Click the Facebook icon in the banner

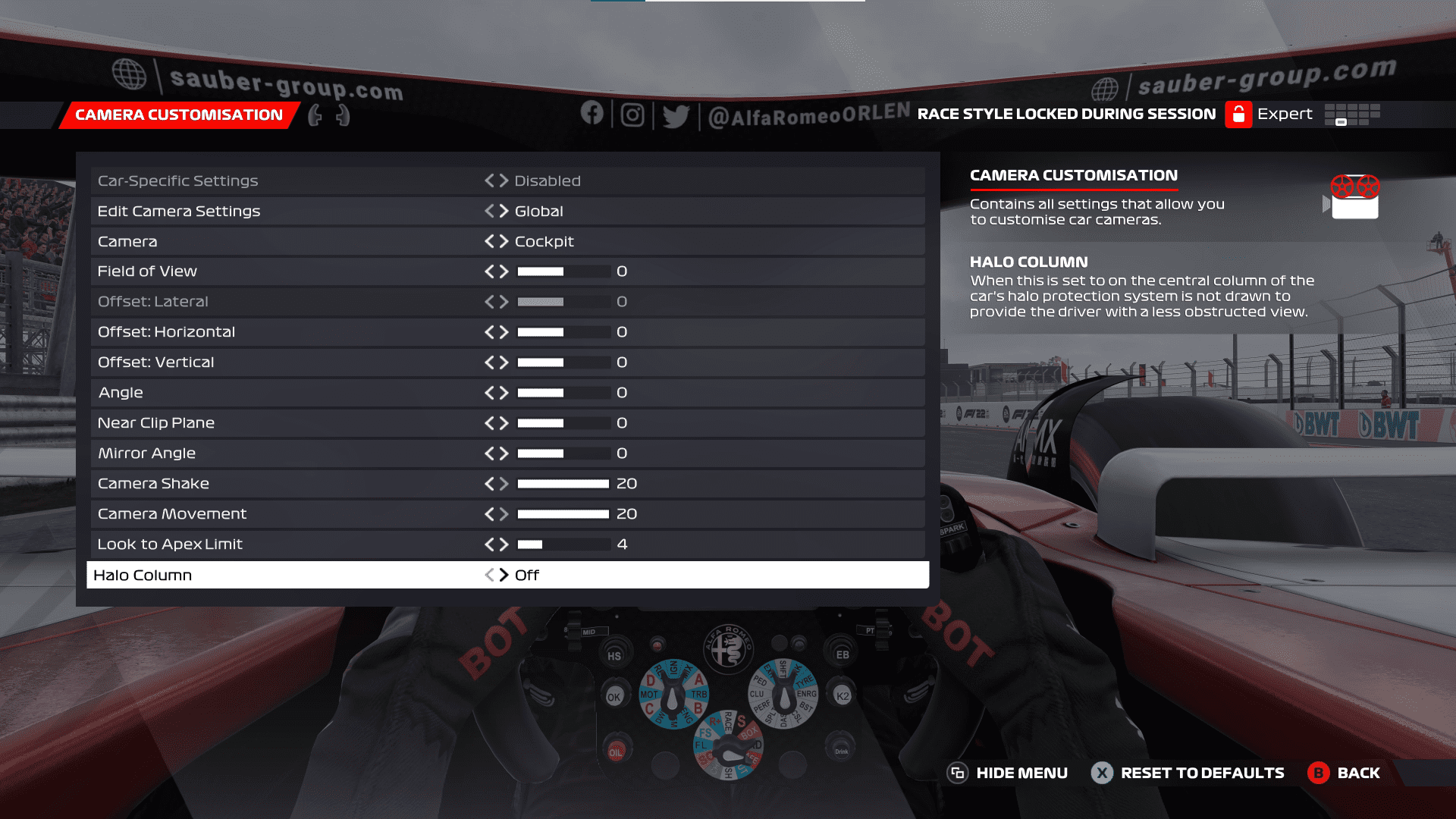[x=594, y=114]
